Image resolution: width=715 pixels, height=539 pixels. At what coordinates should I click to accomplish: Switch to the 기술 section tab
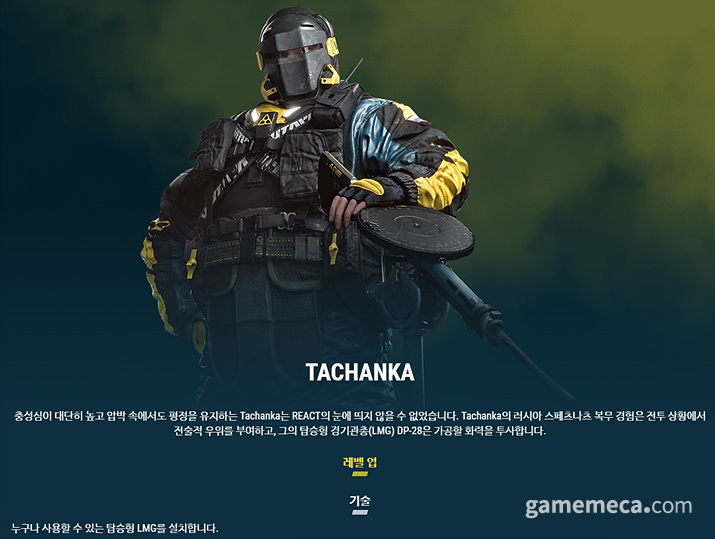360,500
